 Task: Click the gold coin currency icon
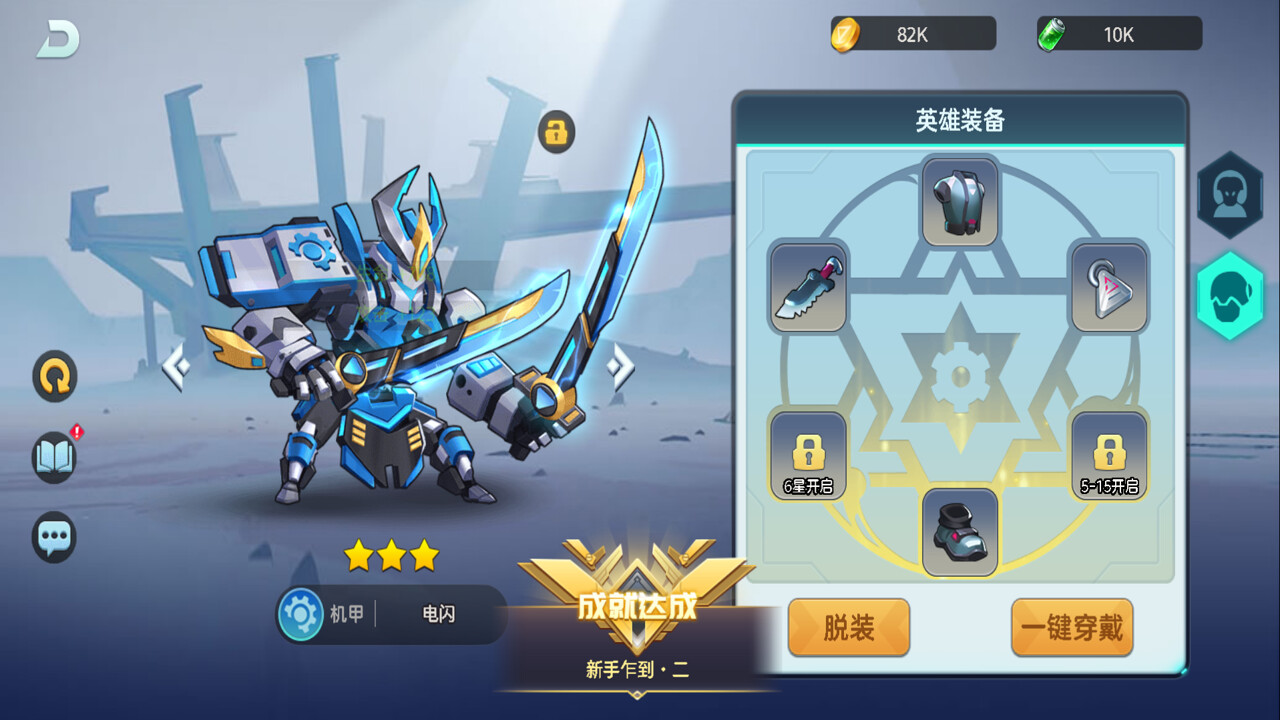coord(848,33)
